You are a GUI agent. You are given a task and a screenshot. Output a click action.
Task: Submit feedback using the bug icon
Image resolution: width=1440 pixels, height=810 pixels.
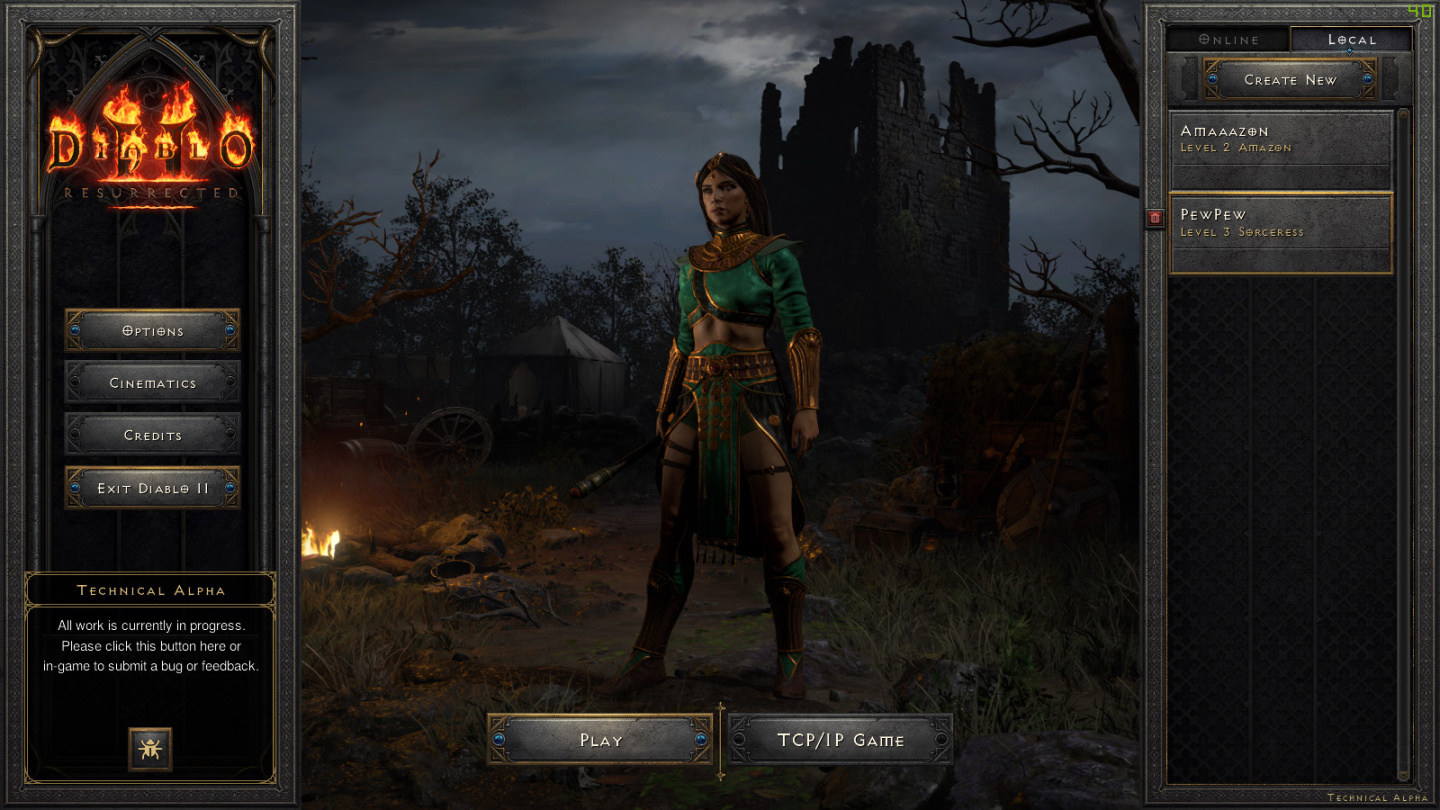click(150, 749)
